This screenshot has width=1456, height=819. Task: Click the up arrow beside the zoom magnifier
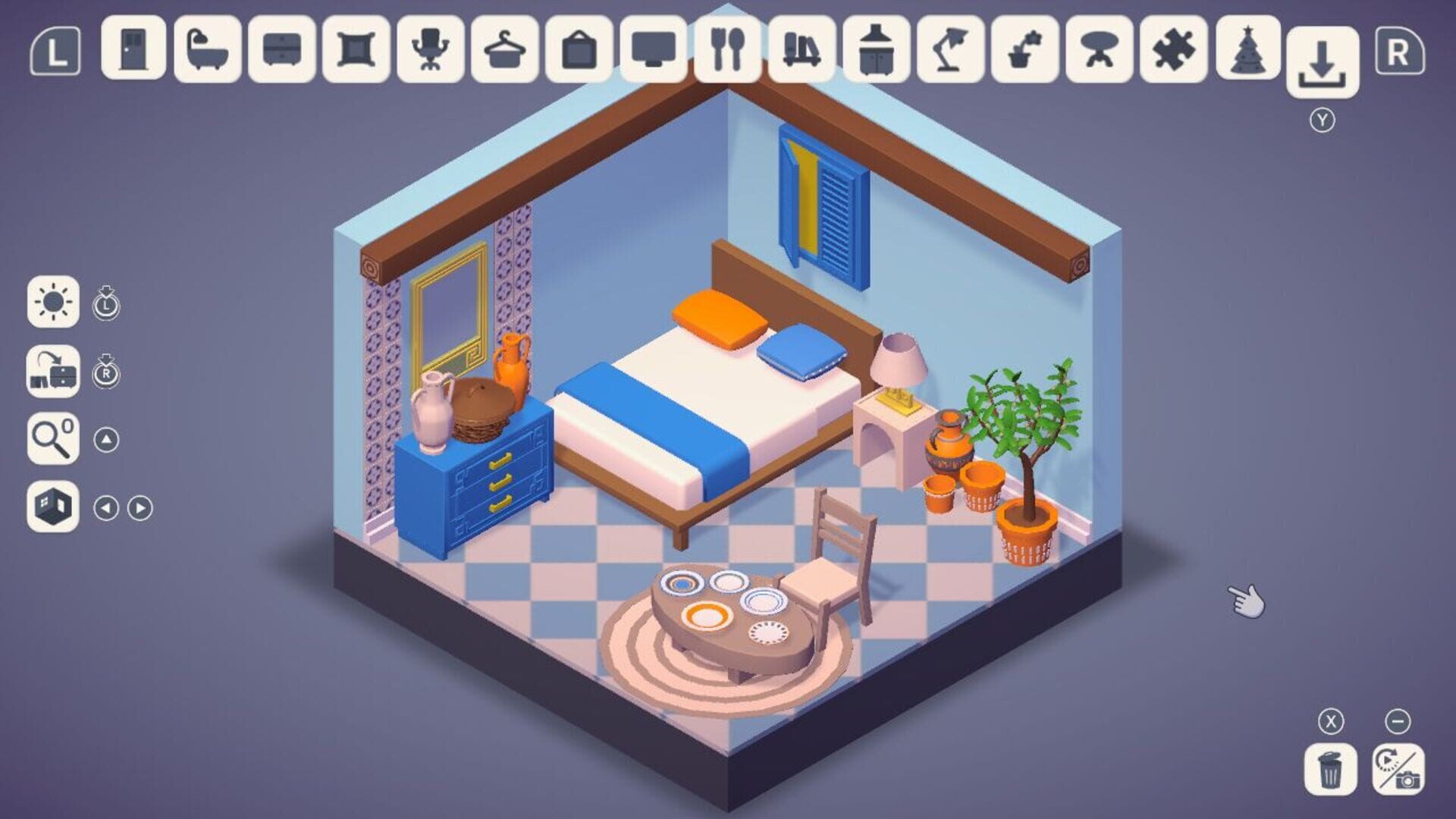tap(106, 438)
